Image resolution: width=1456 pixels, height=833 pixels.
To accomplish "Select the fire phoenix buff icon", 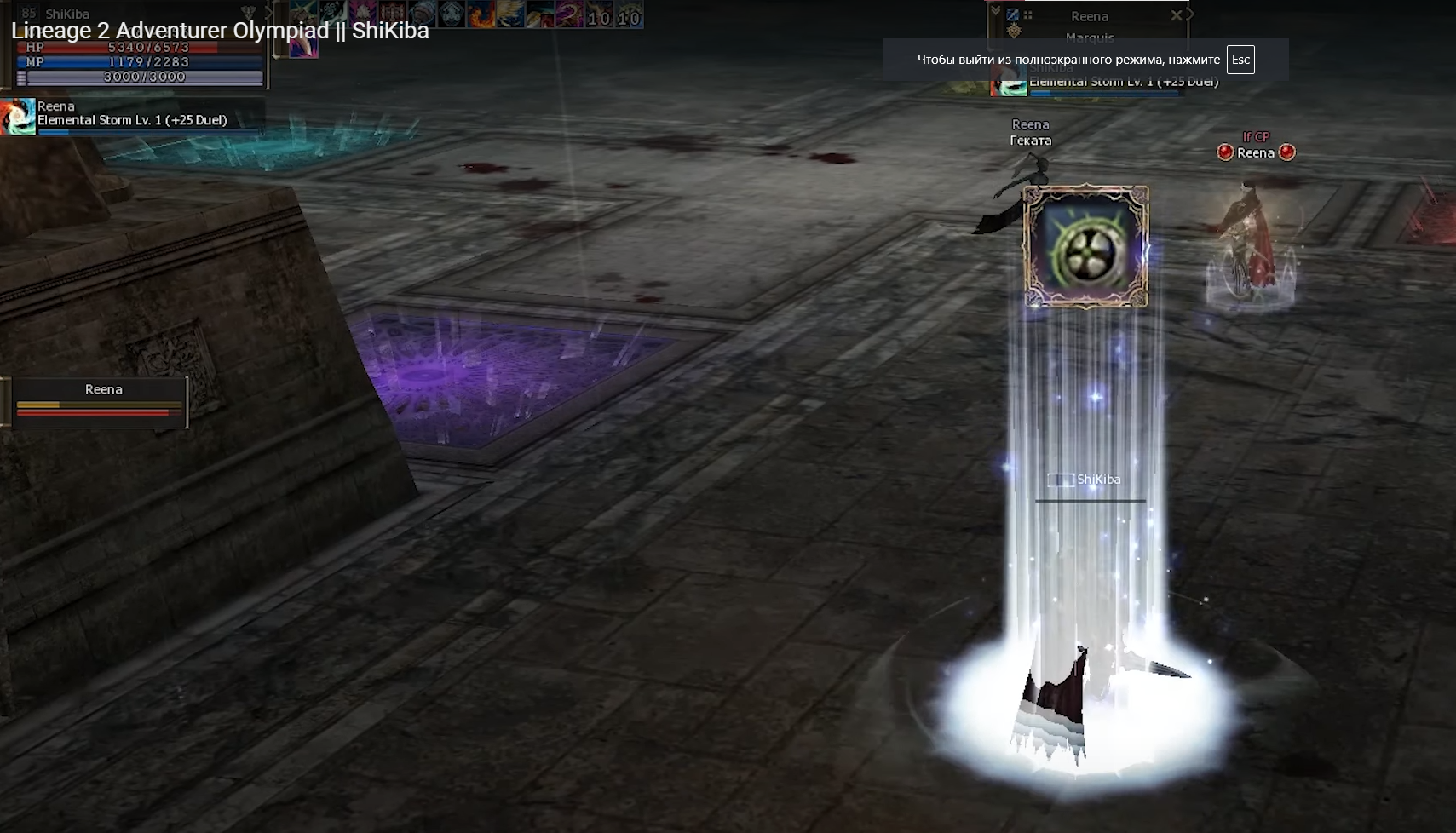I will (482, 14).
